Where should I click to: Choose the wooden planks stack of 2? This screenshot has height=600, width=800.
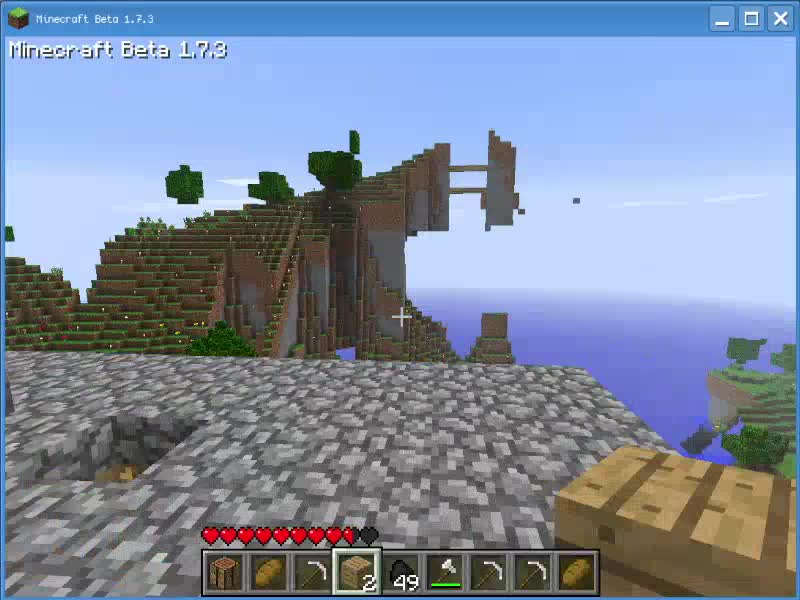357,573
